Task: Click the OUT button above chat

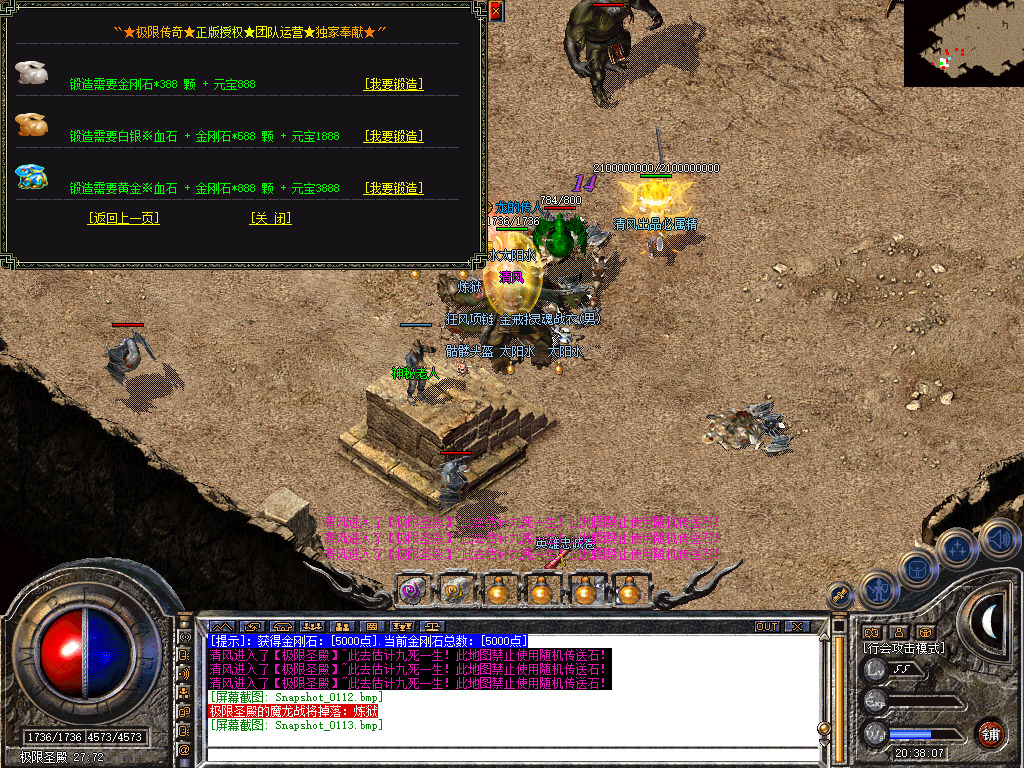Action: click(x=766, y=627)
